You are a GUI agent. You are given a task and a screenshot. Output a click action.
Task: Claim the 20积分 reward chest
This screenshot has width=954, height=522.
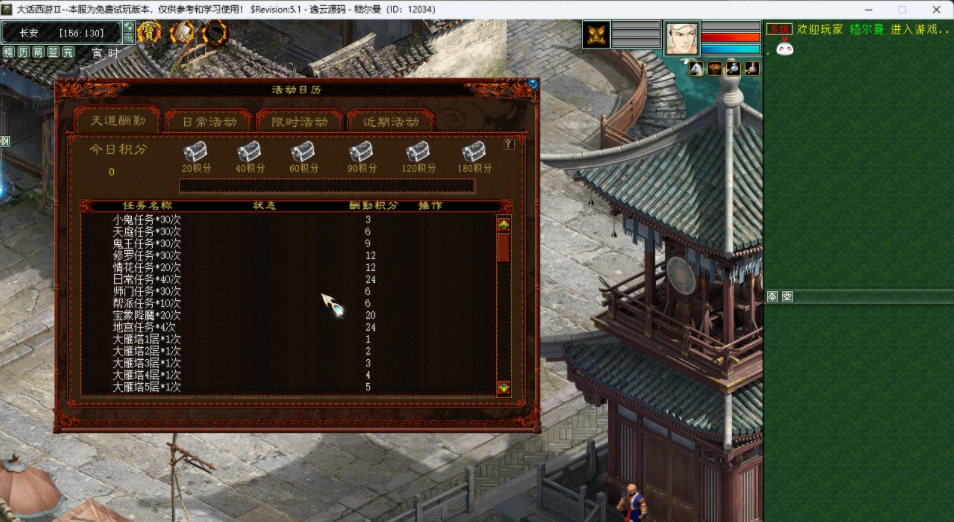click(x=195, y=151)
